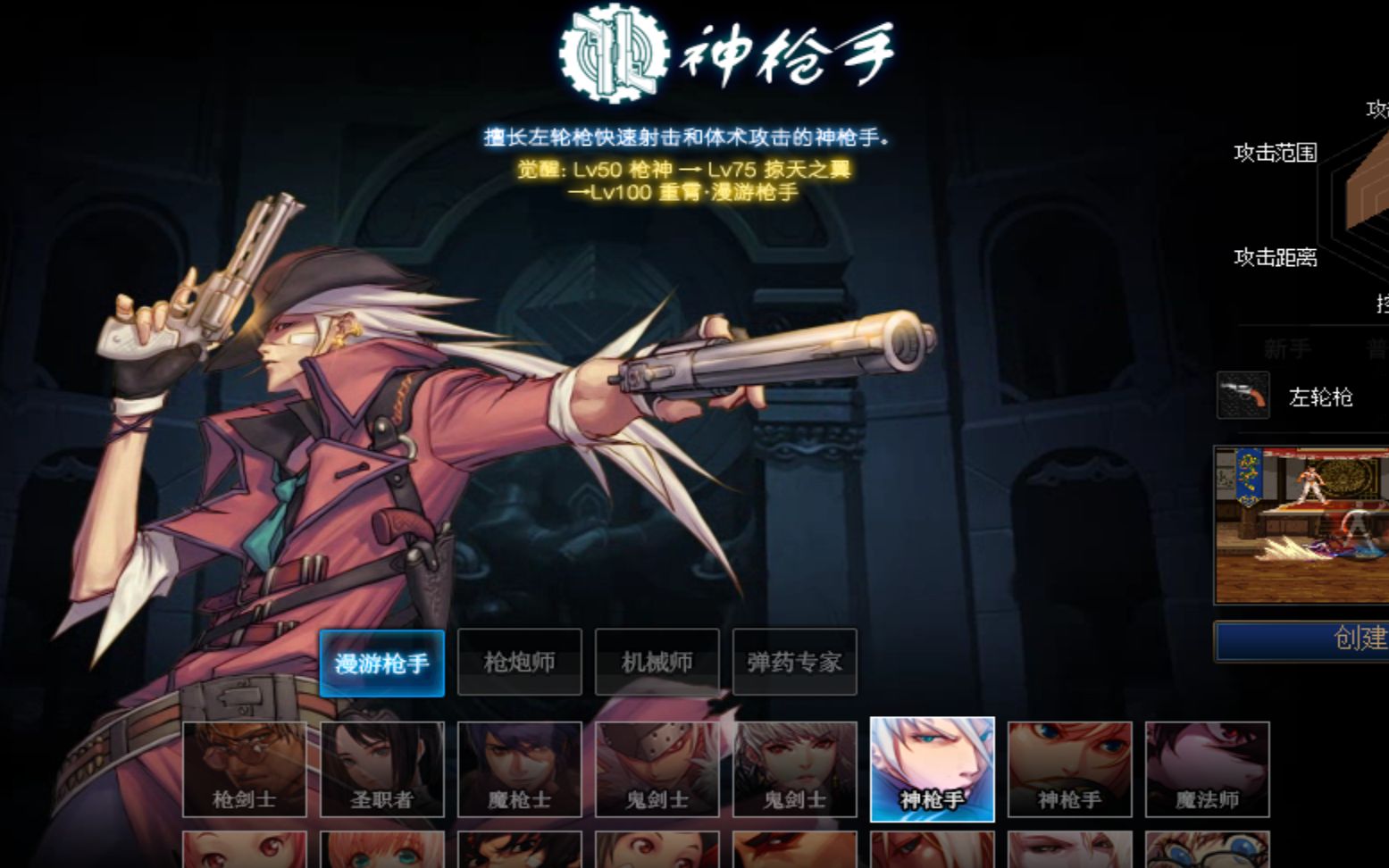Viewport: 1389px width, 868px height.
Task: Select the 圣职者 class portrait
Action: (382, 768)
